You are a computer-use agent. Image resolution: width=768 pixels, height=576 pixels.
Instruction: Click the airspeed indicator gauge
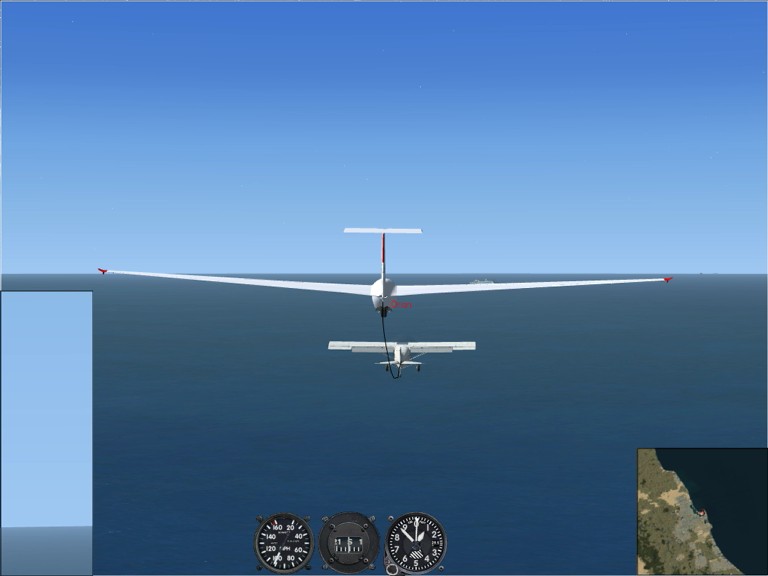pos(283,542)
